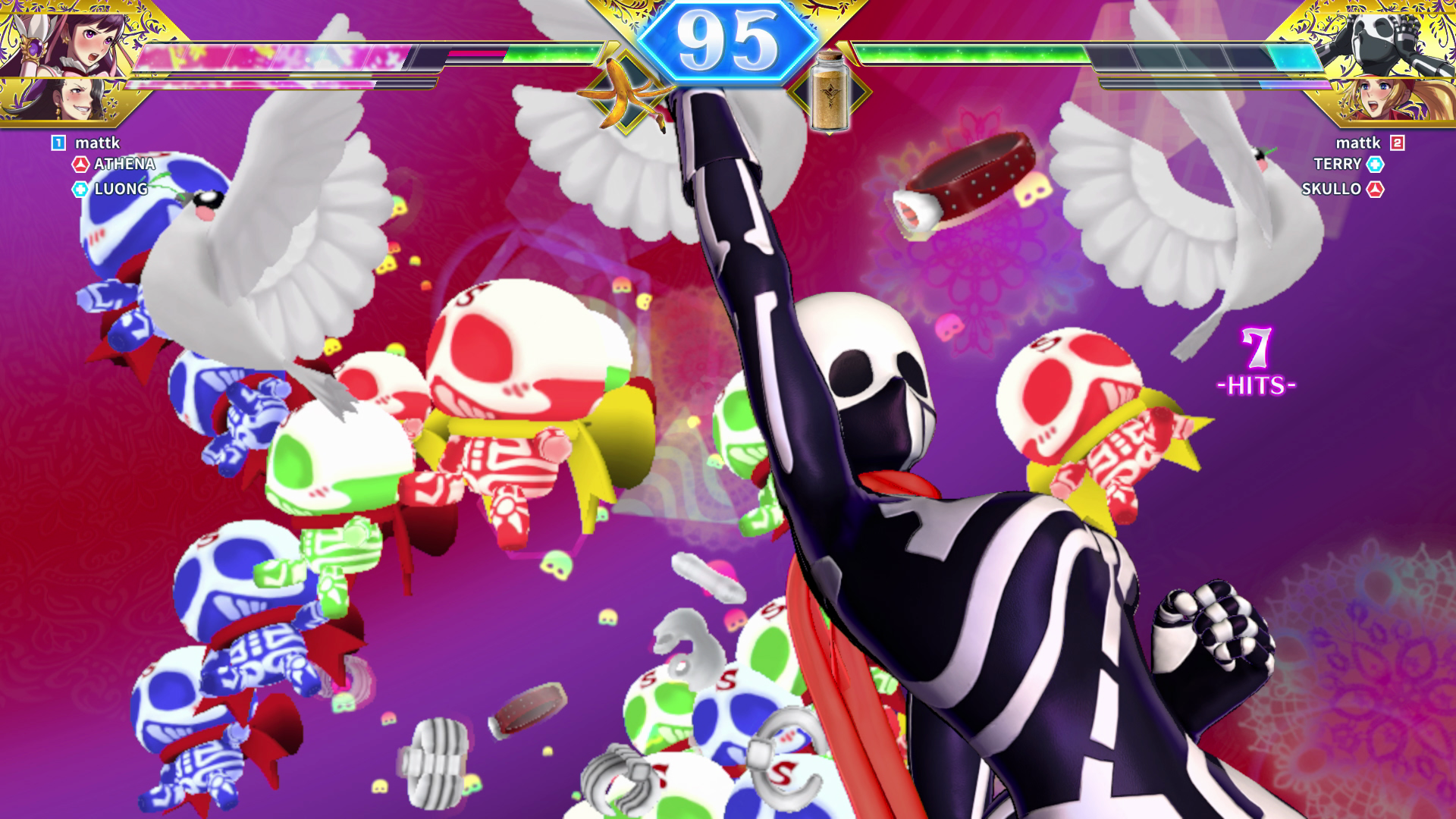Open the diamond timer frame showing 95
Image resolution: width=1456 pixels, height=819 pixels.
click(727, 37)
